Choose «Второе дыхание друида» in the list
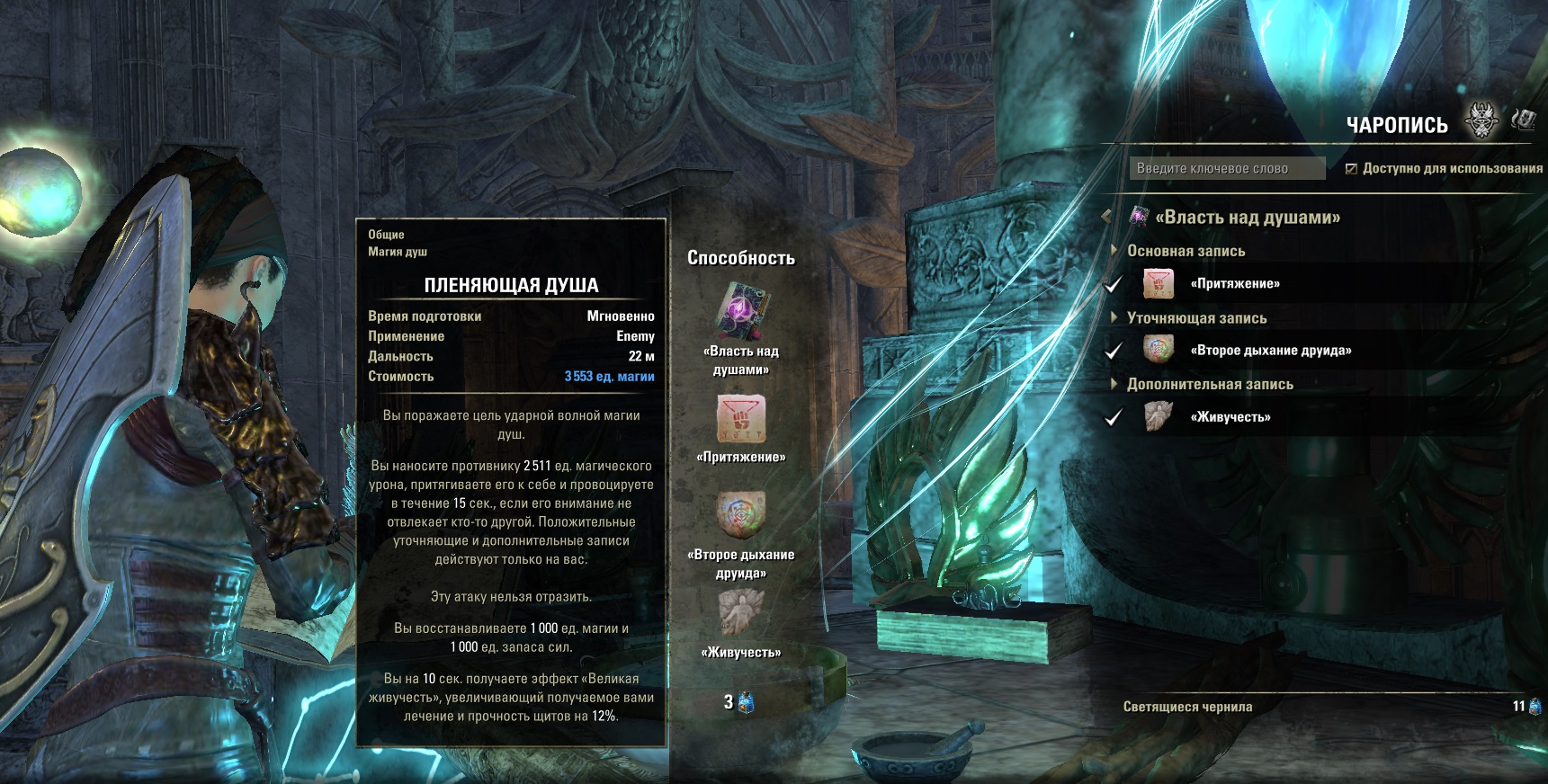The width and height of the screenshot is (1548, 784). pyautogui.click(x=1270, y=351)
